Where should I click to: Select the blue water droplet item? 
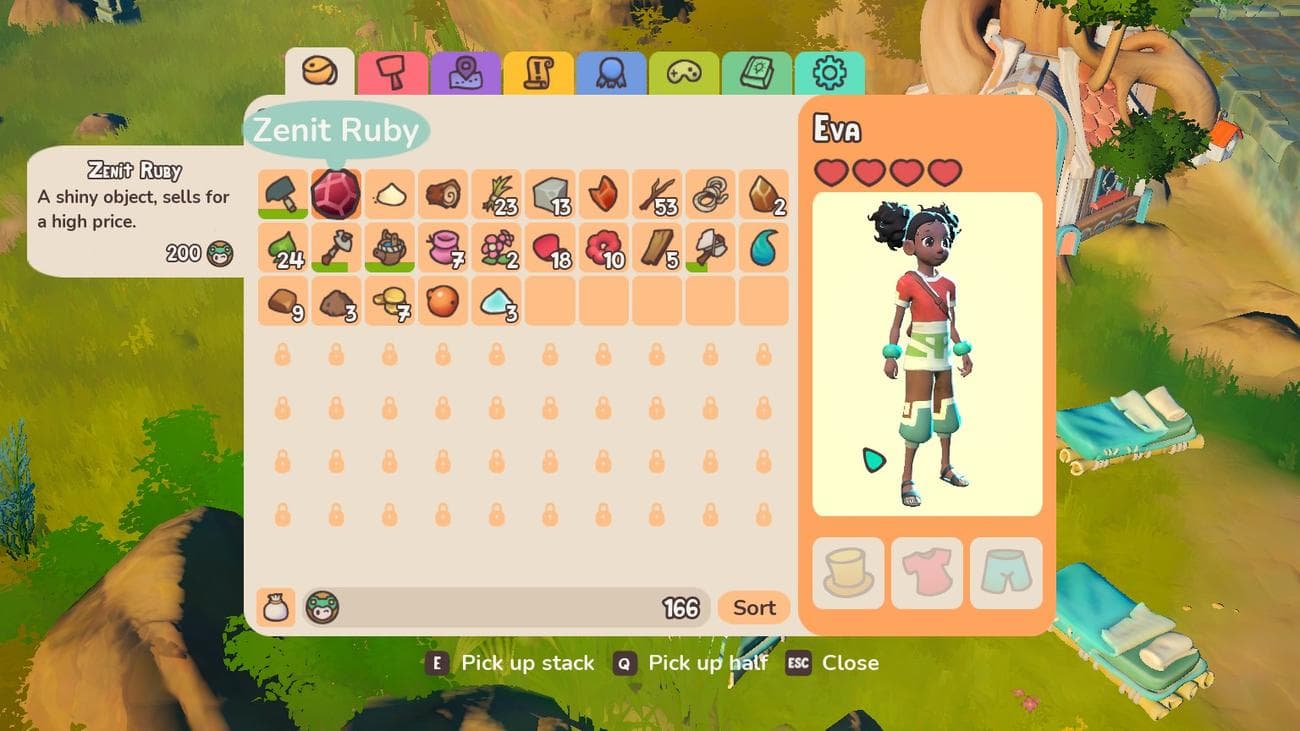[764, 247]
